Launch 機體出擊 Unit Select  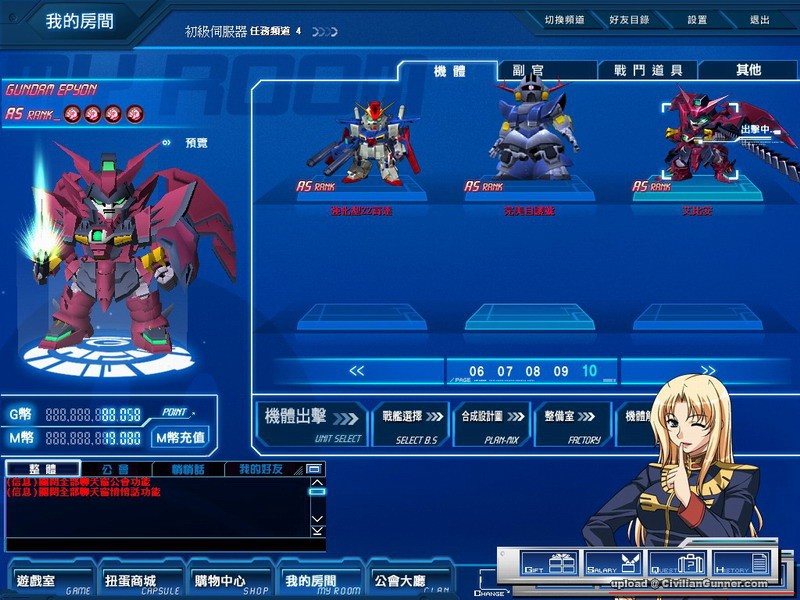[x=310, y=423]
